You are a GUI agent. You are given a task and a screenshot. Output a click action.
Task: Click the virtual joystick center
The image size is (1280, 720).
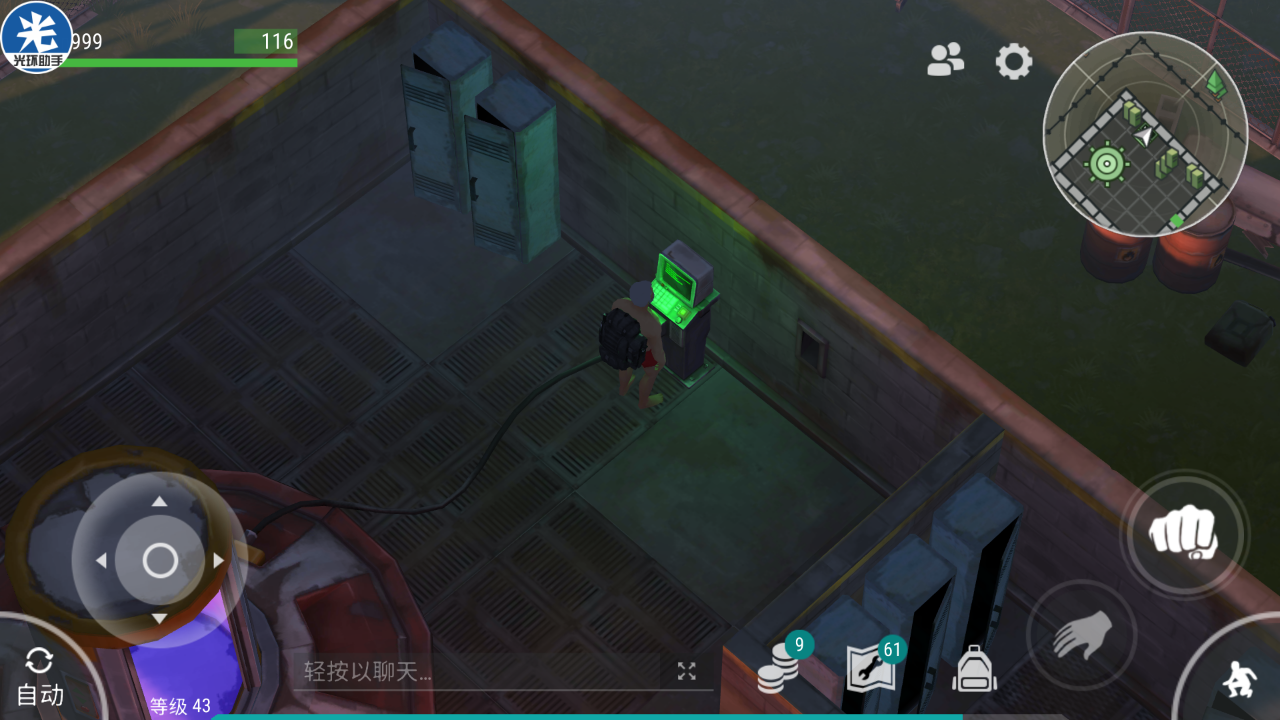[160, 561]
